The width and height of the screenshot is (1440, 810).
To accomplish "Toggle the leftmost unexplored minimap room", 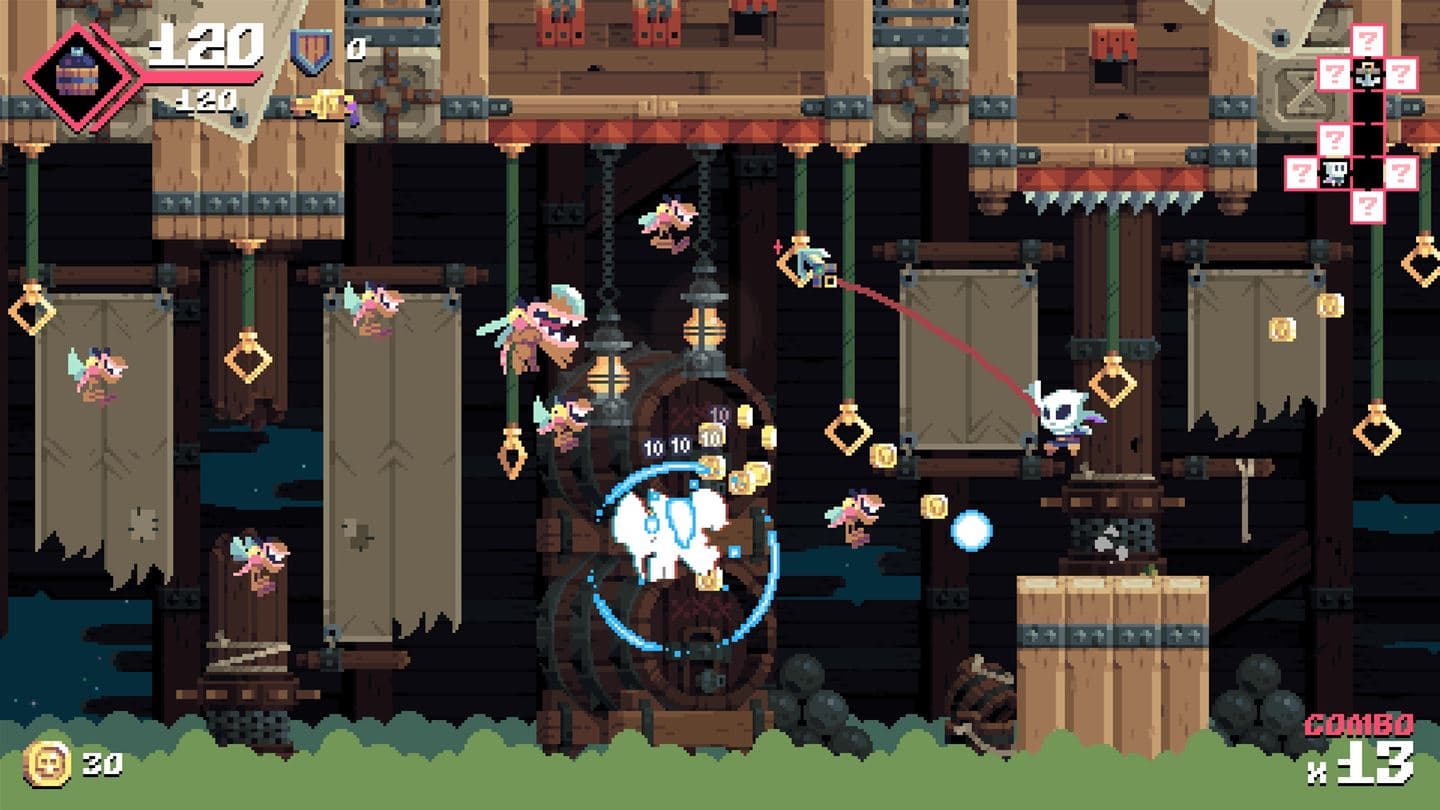I will (1300, 171).
